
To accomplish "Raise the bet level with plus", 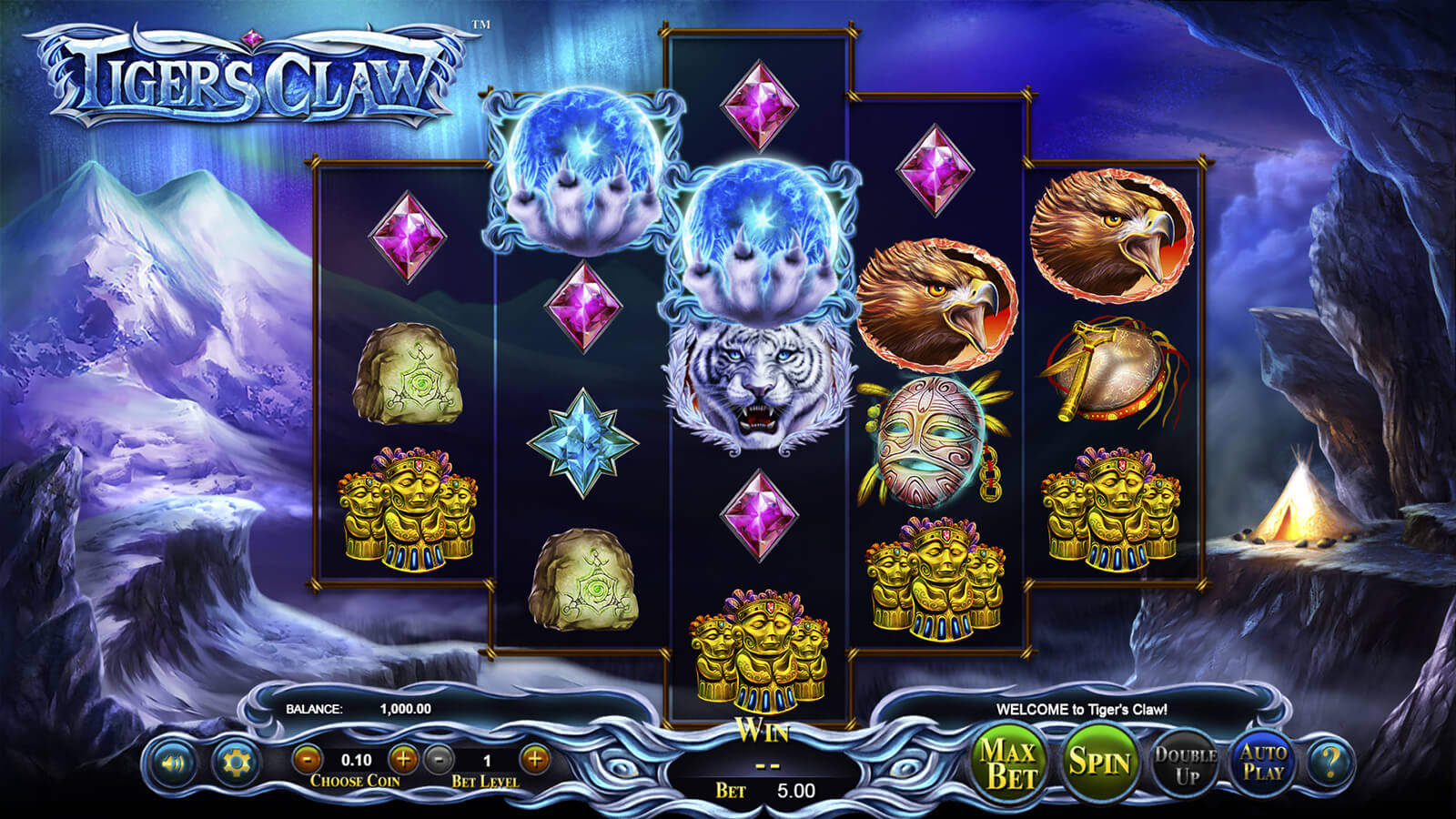I will (x=535, y=758).
